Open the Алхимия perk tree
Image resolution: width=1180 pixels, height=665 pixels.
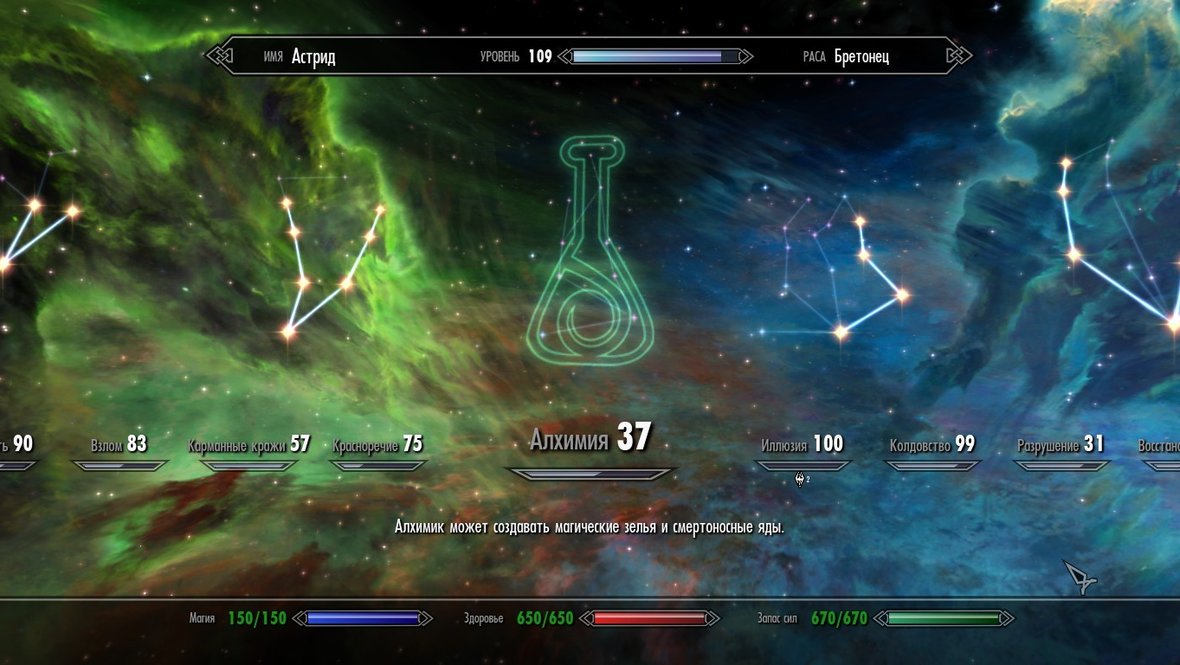(x=590, y=439)
